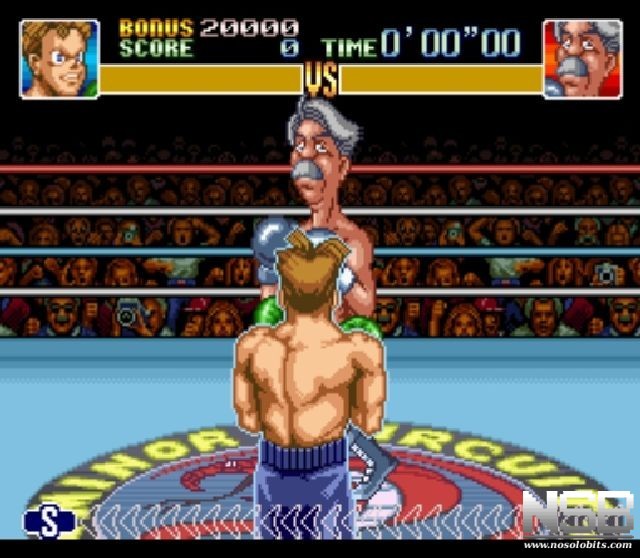Click the VS emblem between the bars
The height and width of the screenshot is (558, 640).
pyautogui.click(x=320, y=78)
